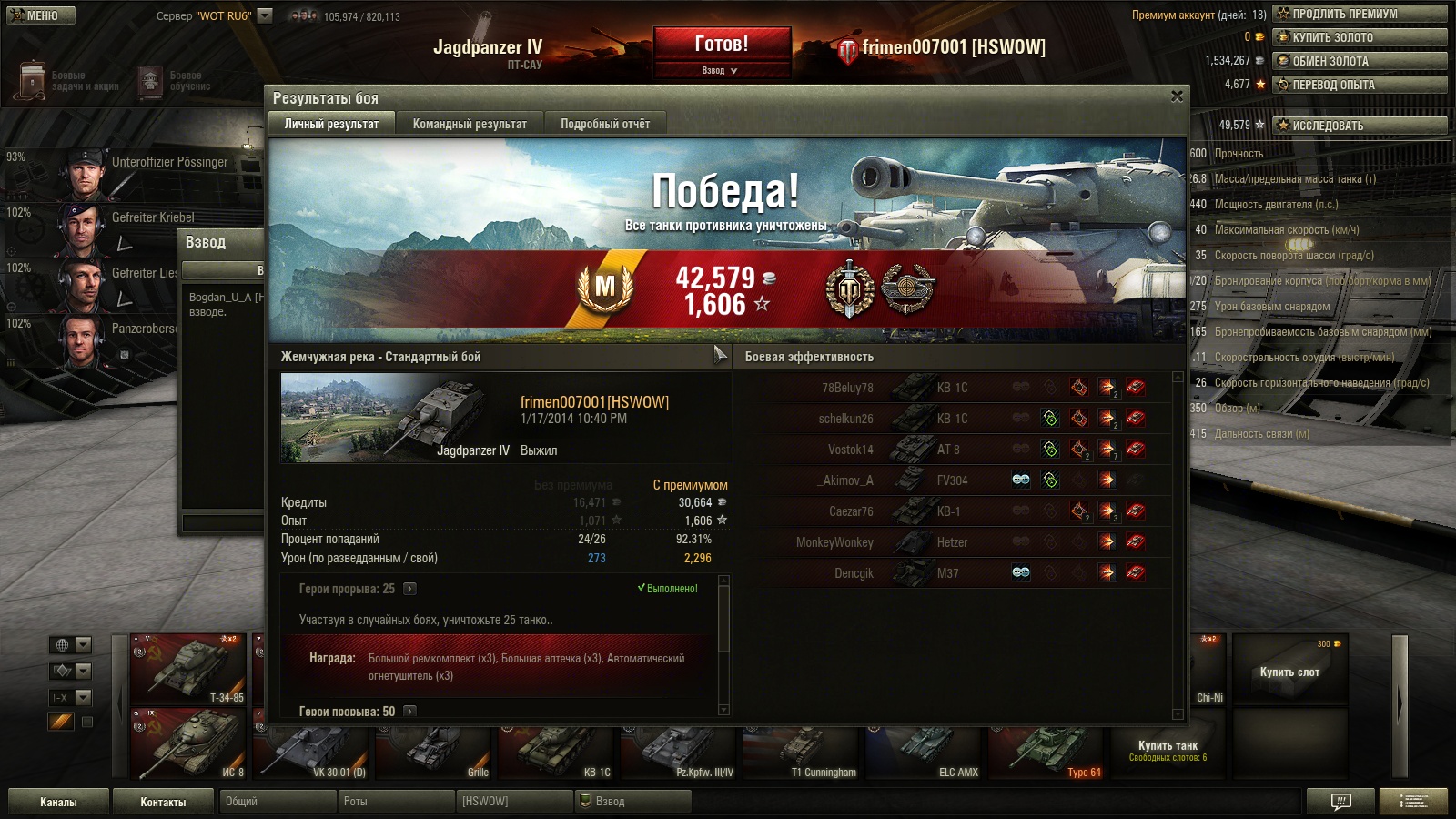Viewport: 1456px width, 819px height.
Task: Expand the Герои прорыва: 25 mission details
Action: coord(409,589)
